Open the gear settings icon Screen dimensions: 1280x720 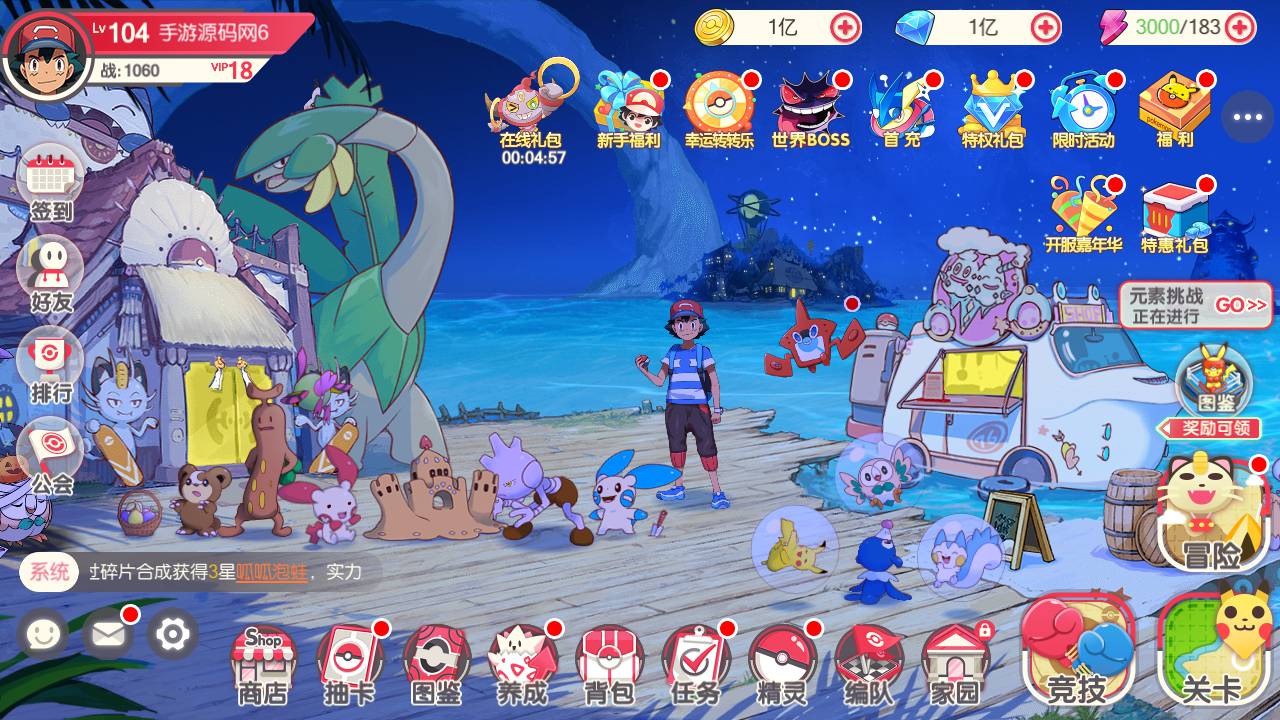point(173,633)
